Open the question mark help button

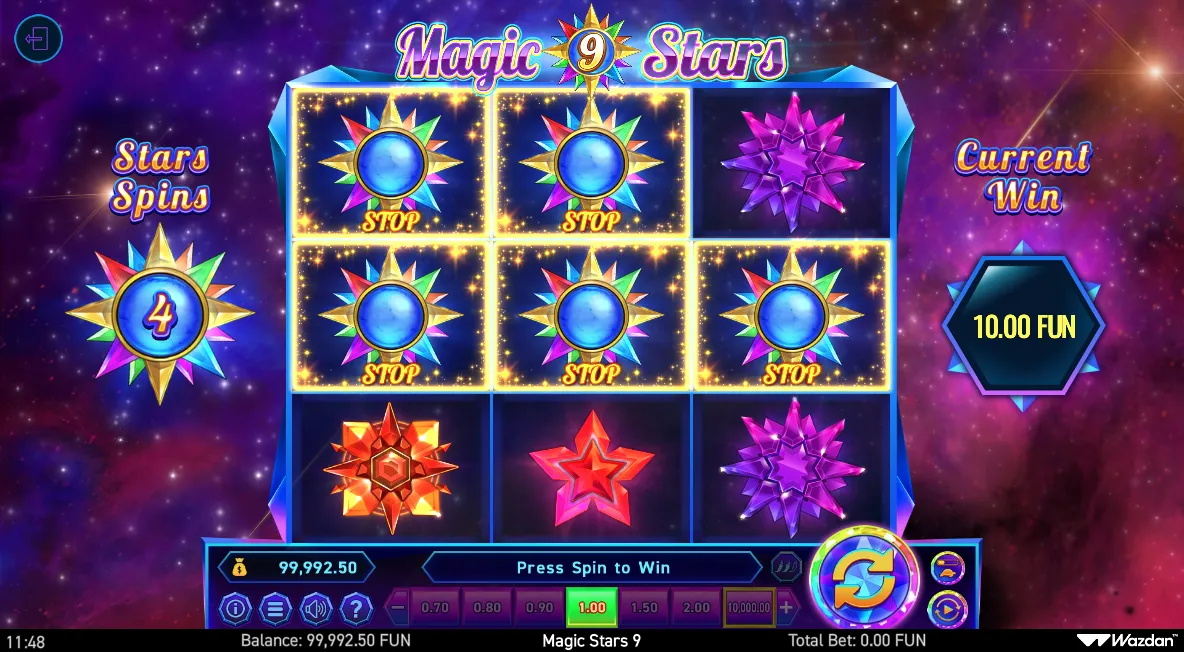[x=356, y=607]
